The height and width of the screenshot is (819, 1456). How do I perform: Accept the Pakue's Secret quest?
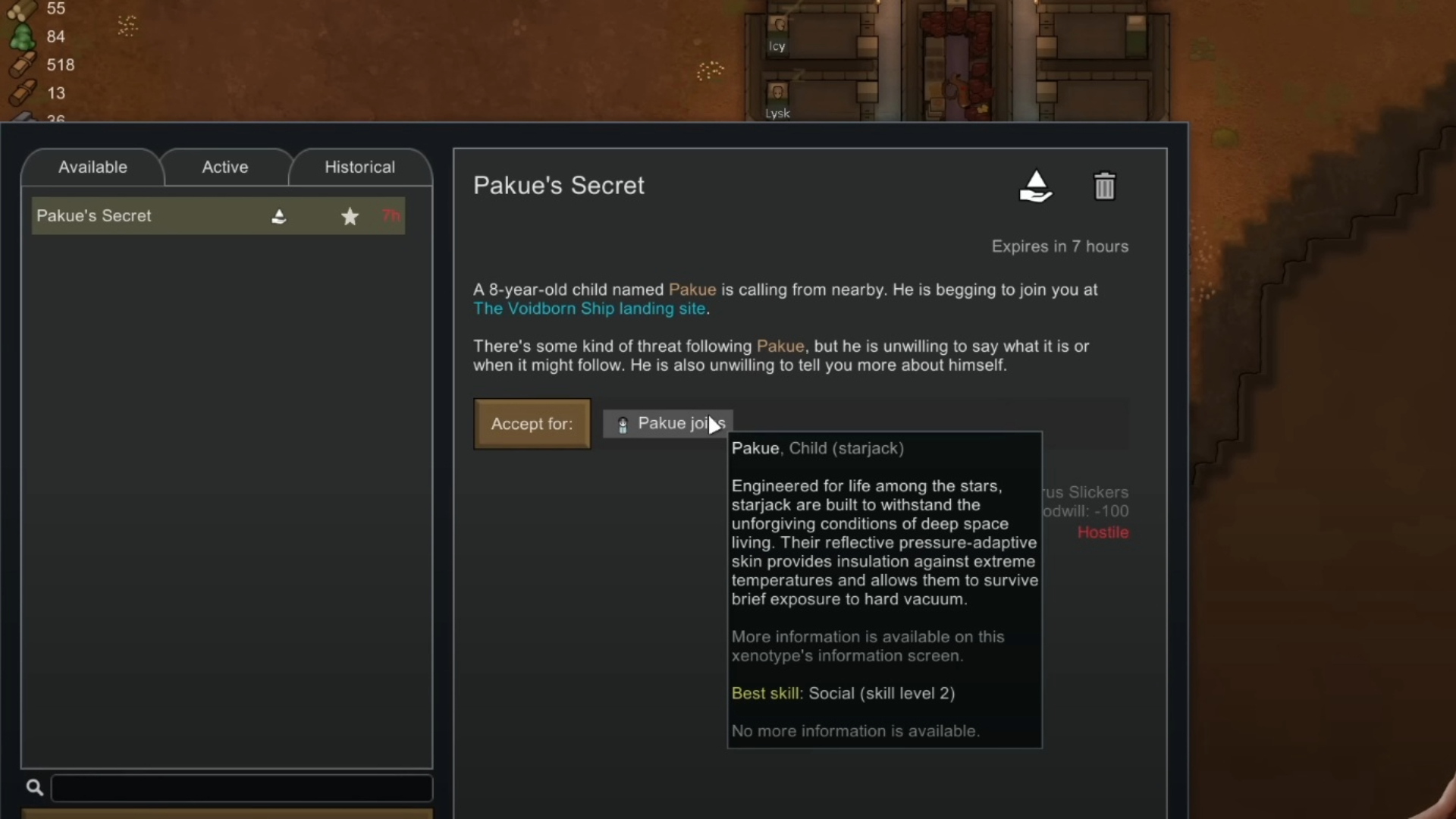pos(532,424)
